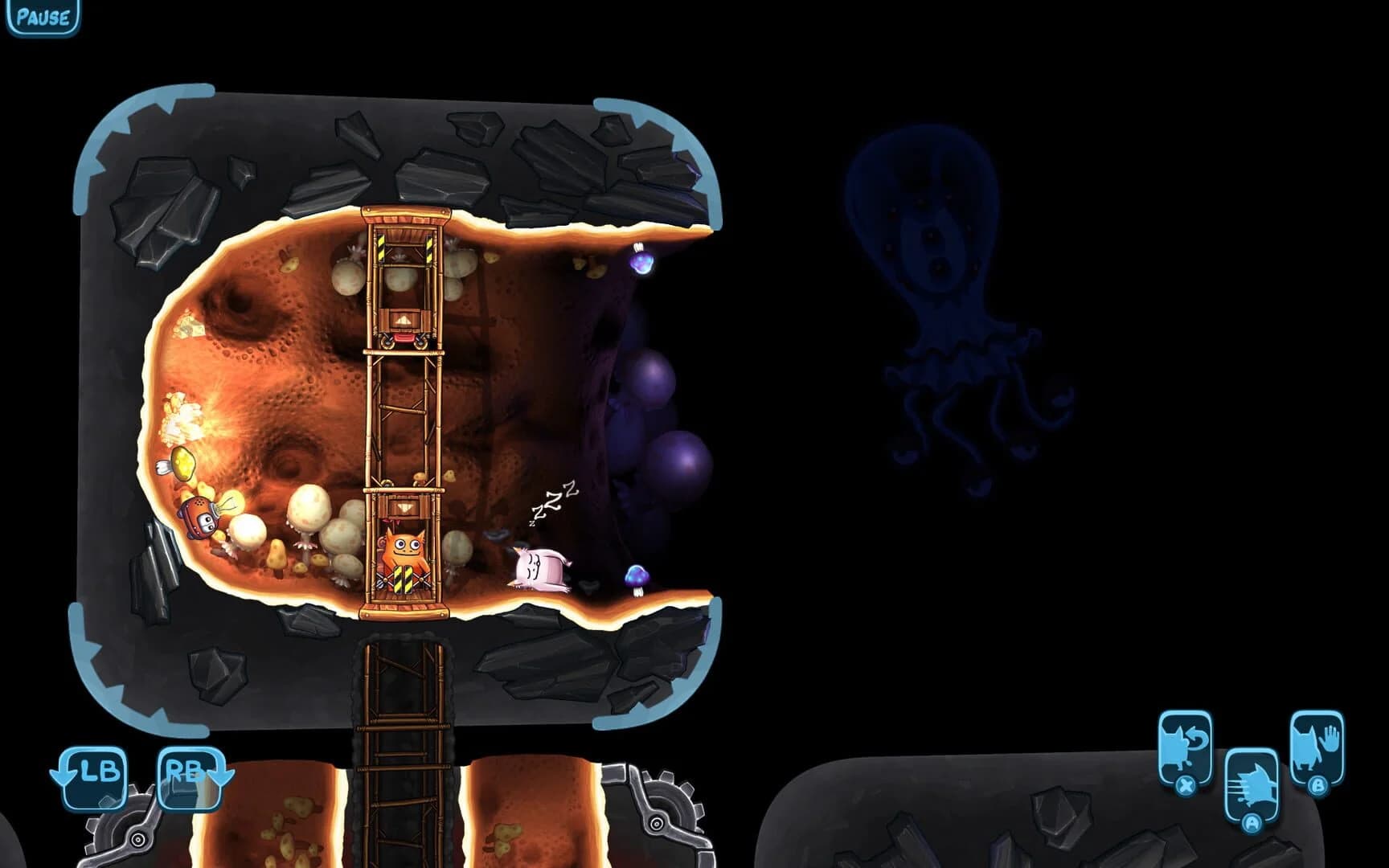The image size is (1389, 868).
Task: Click the LB shoulder button prompt
Action: point(92,776)
